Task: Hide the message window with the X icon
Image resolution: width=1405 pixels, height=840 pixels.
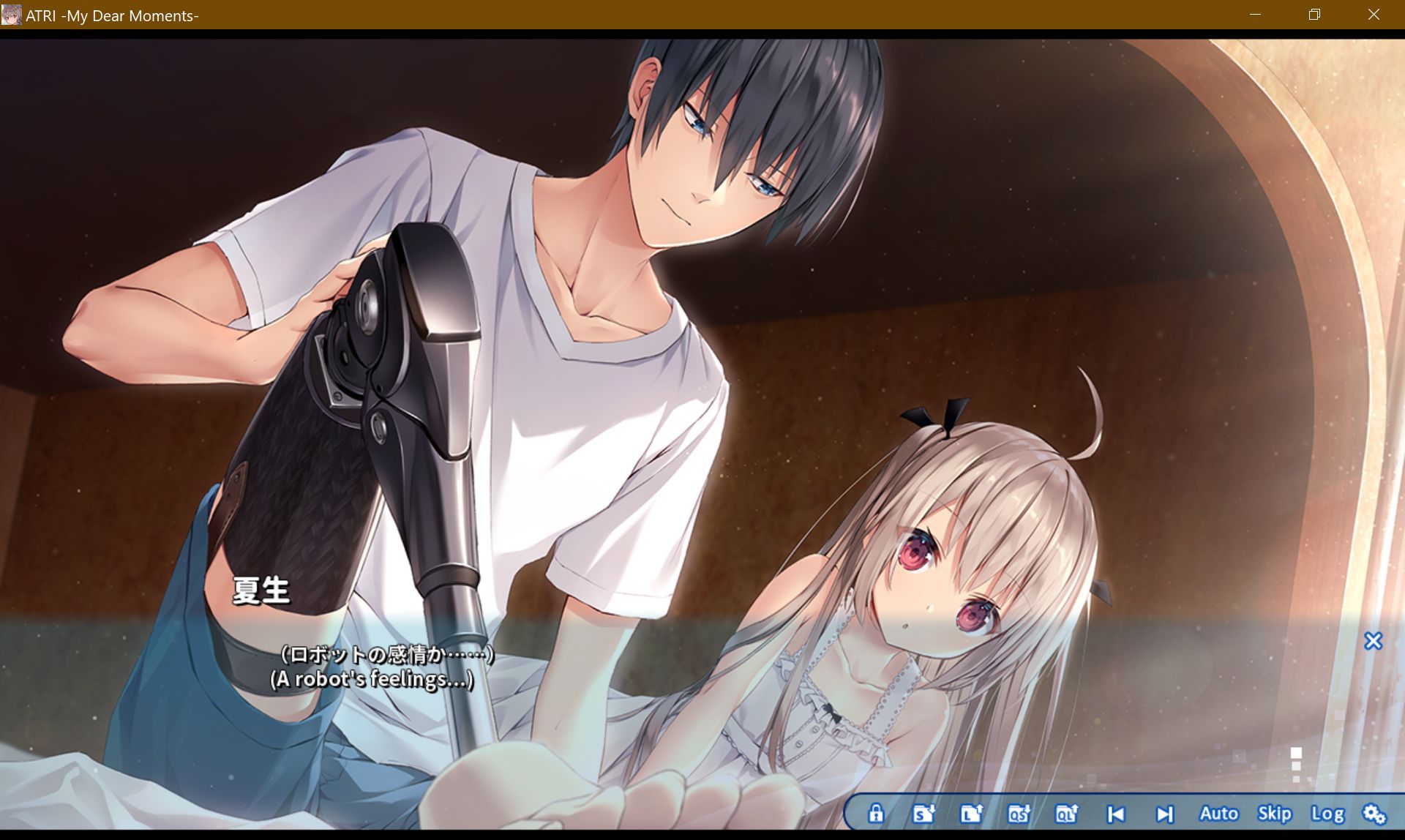Action: click(x=1374, y=642)
